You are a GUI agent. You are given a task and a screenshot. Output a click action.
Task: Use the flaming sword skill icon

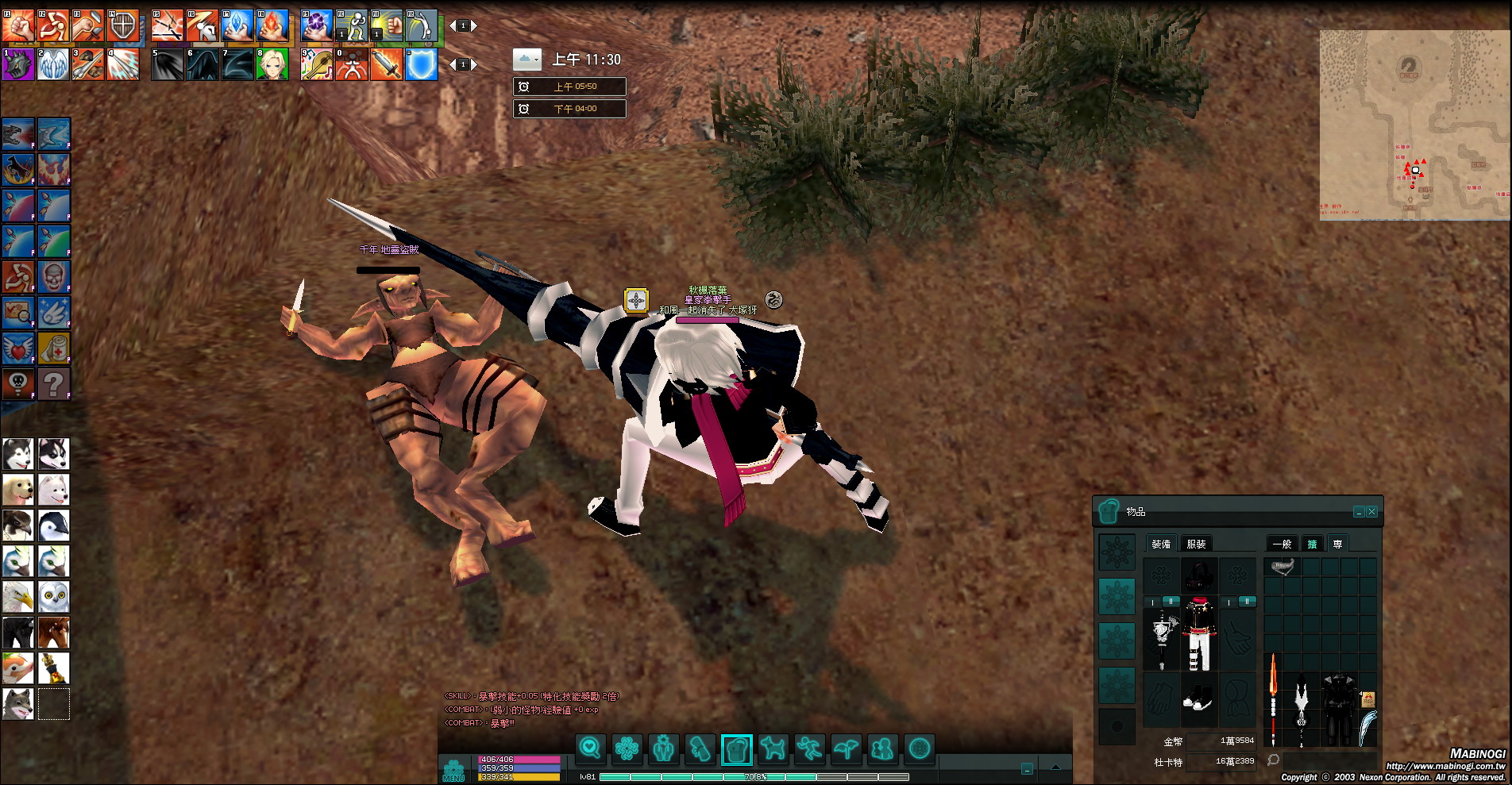(386, 64)
